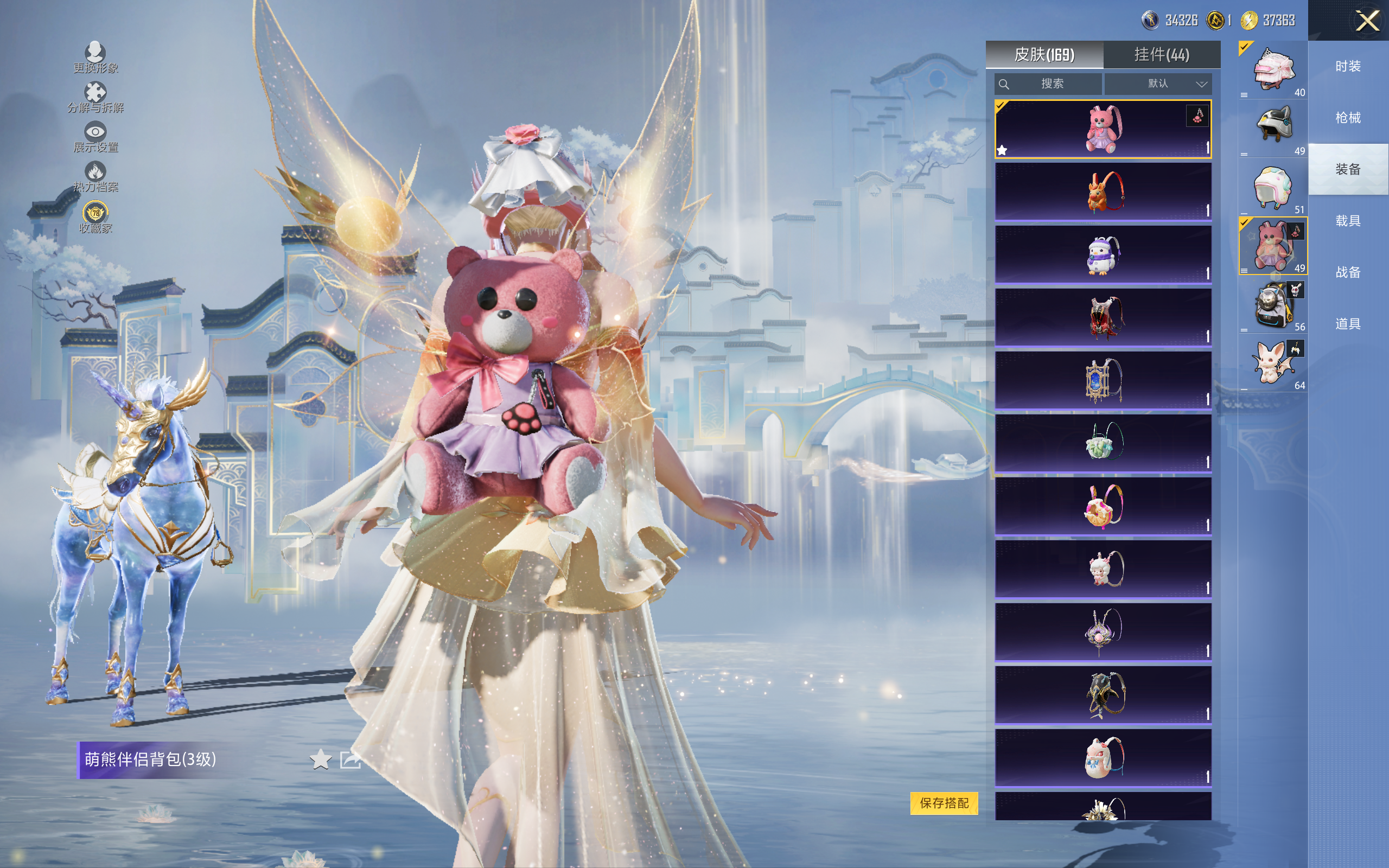Save outfit with 保存搭配 button
1389x868 pixels.
click(944, 802)
